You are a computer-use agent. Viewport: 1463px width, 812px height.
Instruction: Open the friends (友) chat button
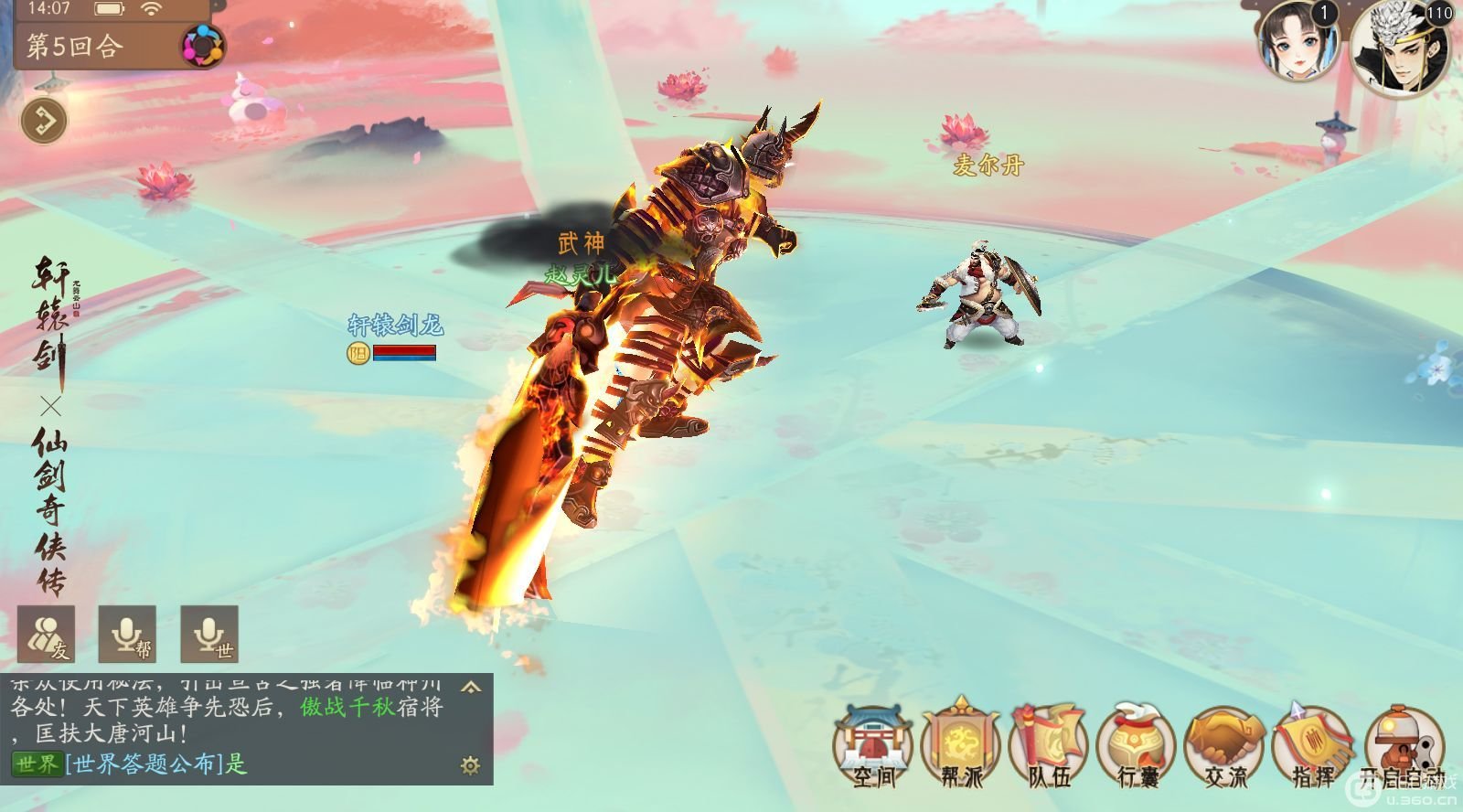pyautogui.click(x=46, y=634)
